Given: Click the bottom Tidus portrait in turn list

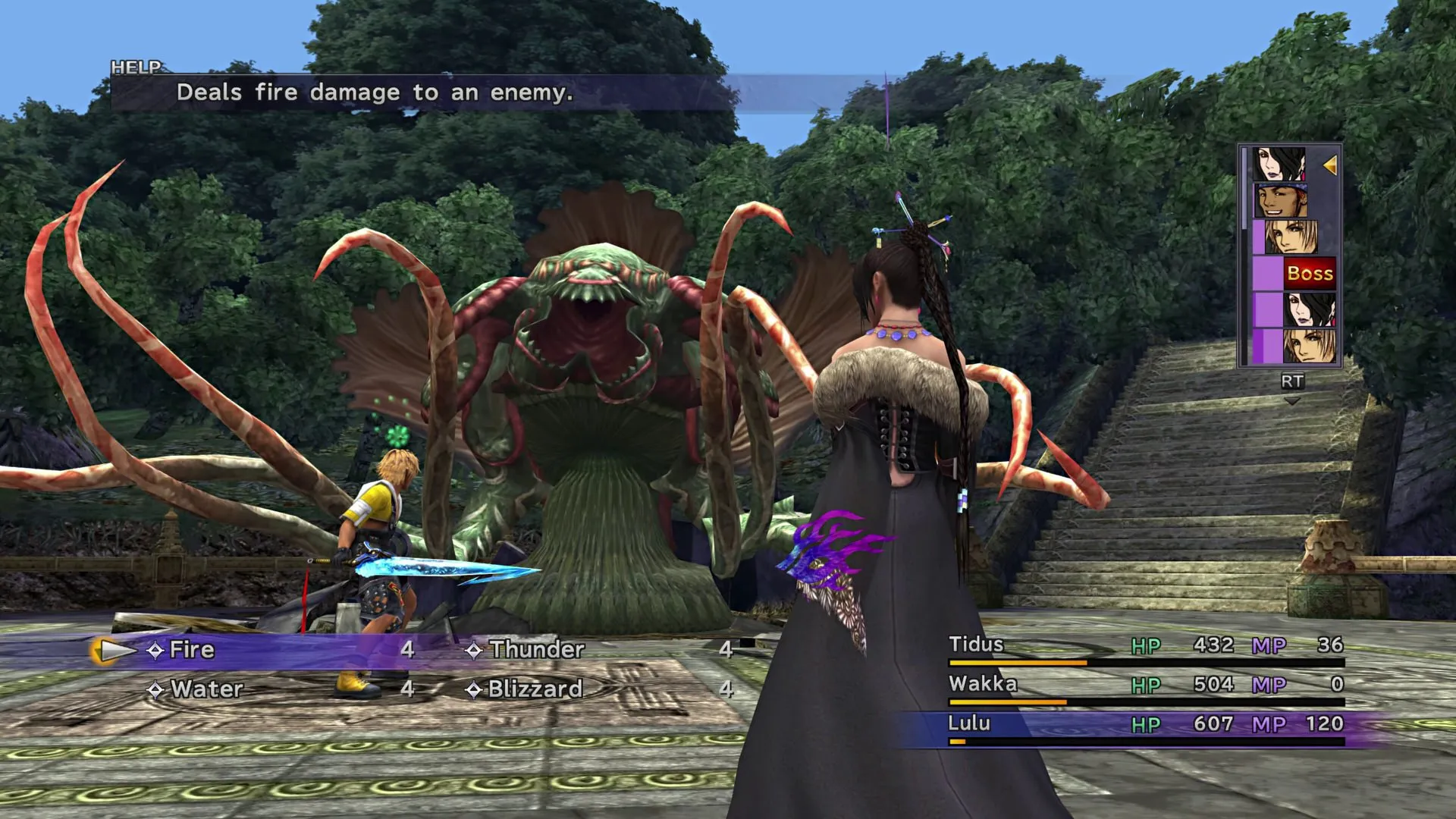Looking at the screenshot, I should click(x=1309, y=347).
